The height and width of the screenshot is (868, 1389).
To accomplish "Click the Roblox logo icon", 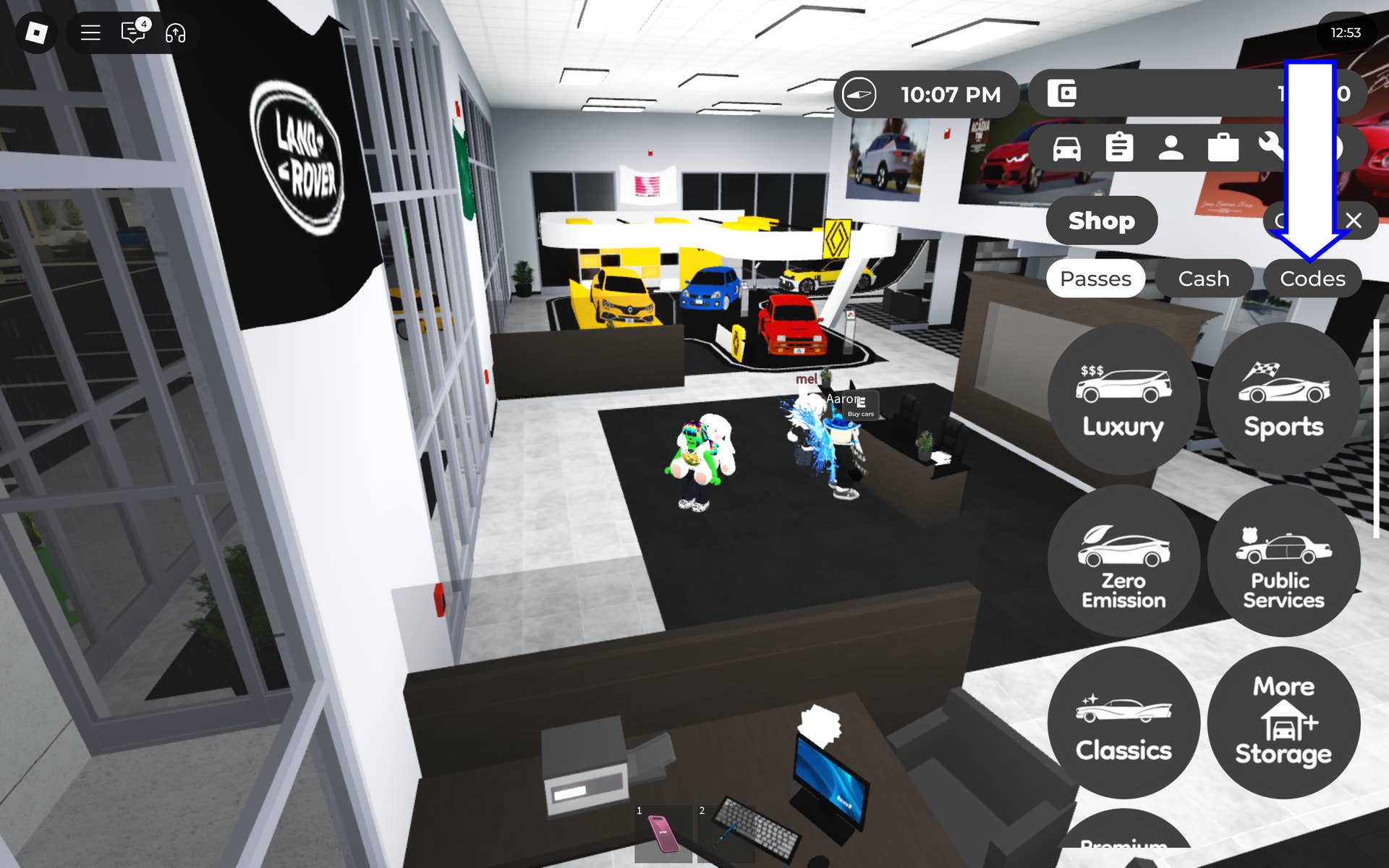I will pyautogui.click(x=38, y=33).
